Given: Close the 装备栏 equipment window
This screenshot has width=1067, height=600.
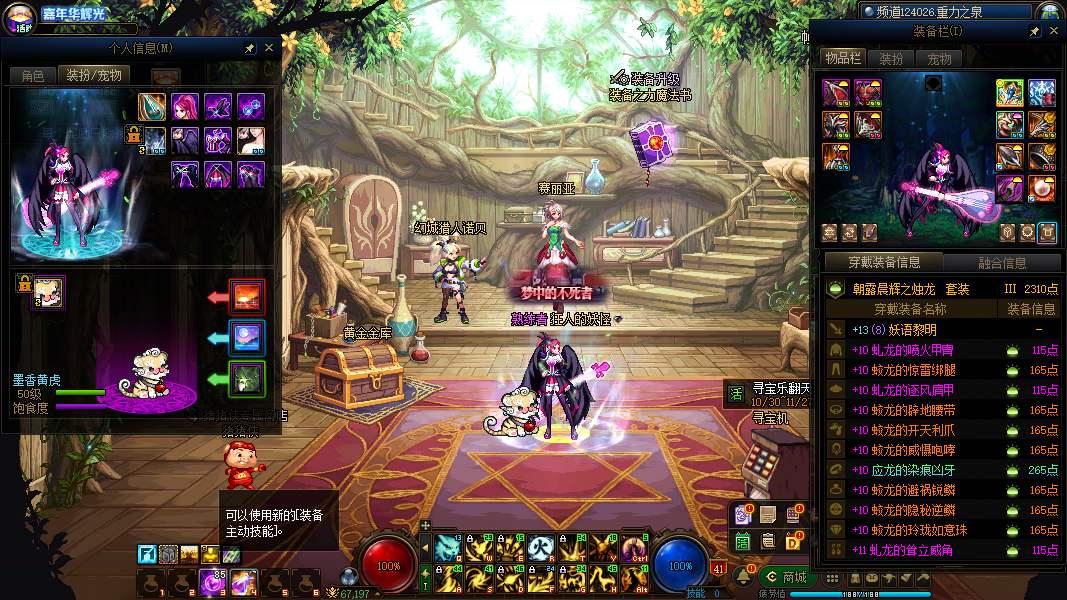Looking at the screenshot, I should 1053,32.
